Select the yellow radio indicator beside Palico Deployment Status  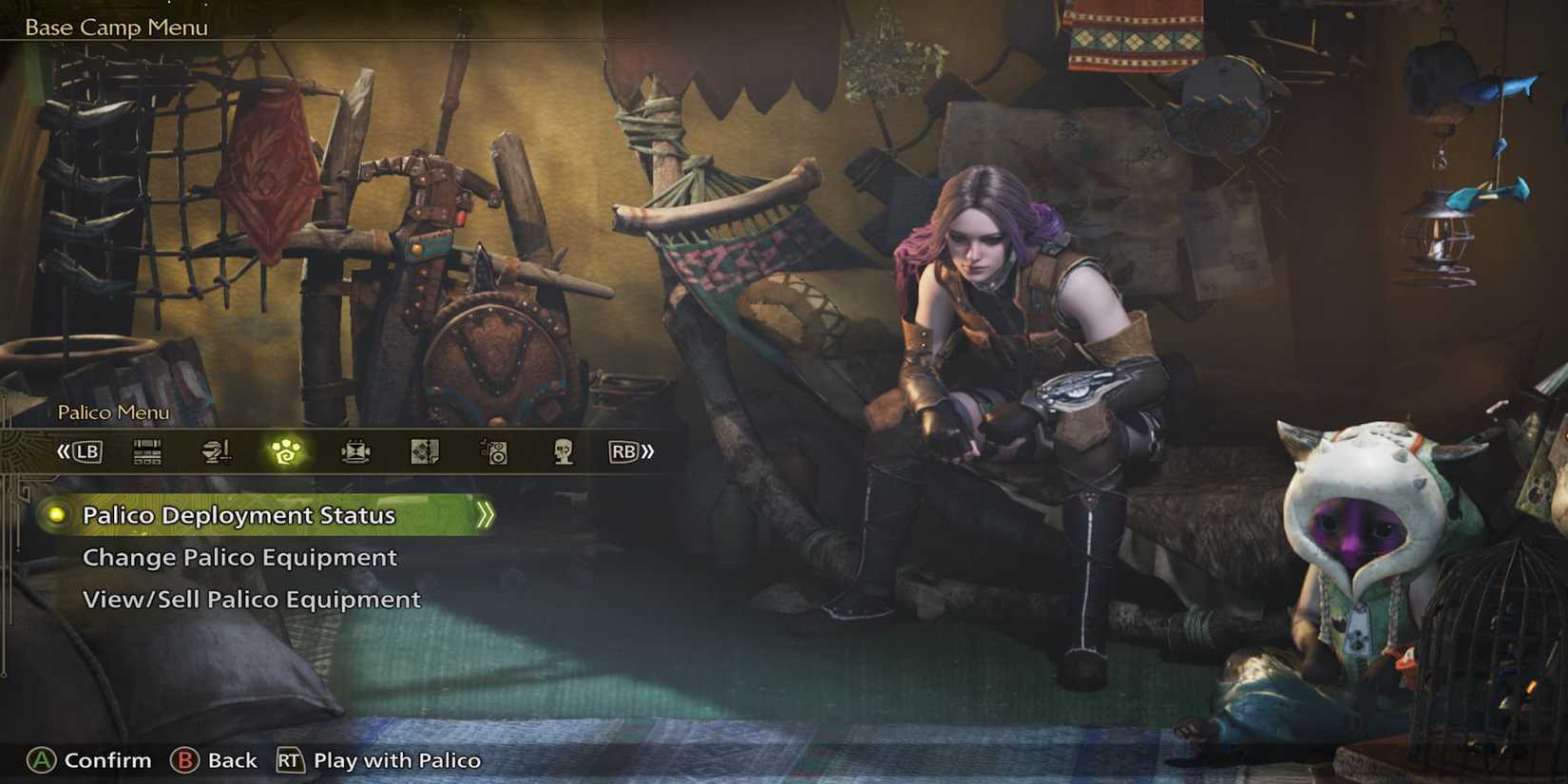point(59,515)
